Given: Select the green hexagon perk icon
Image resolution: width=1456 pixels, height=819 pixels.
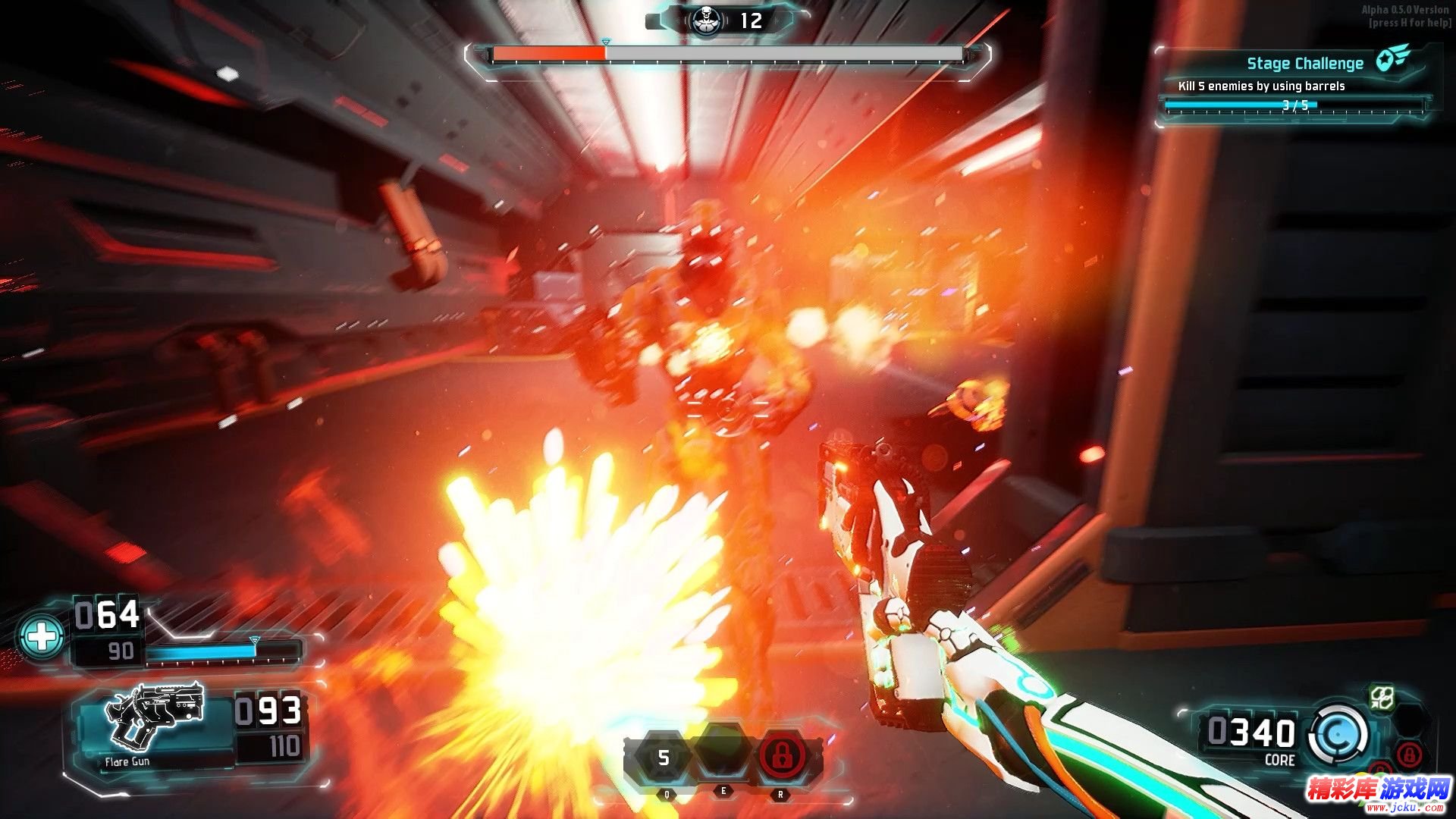Looking at the screenshot, I should [x=1381, y=698].
